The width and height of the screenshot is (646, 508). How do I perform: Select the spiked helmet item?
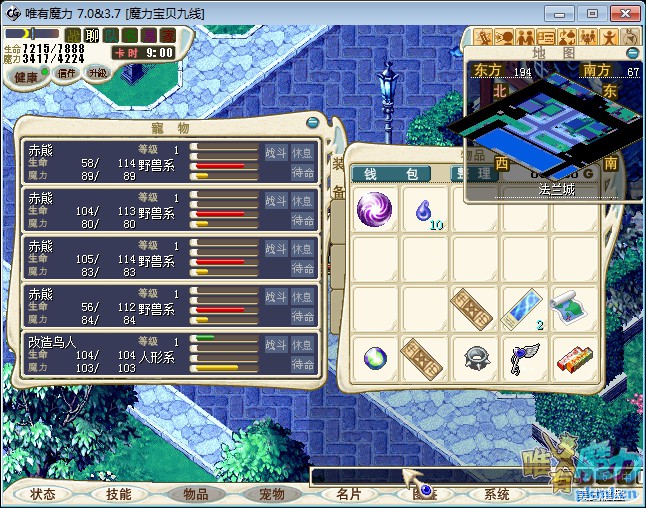[475, 357]
